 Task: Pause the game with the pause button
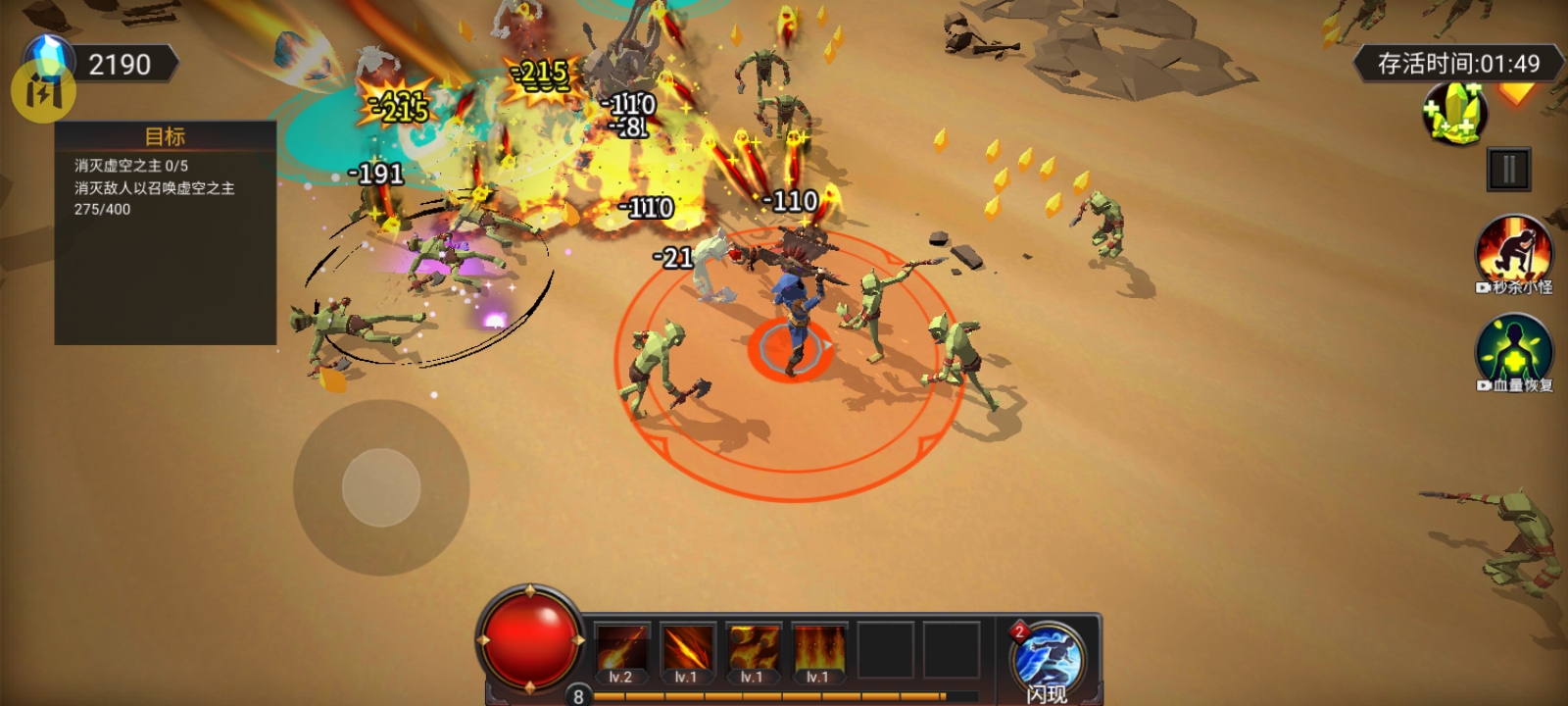[1508, 170]
